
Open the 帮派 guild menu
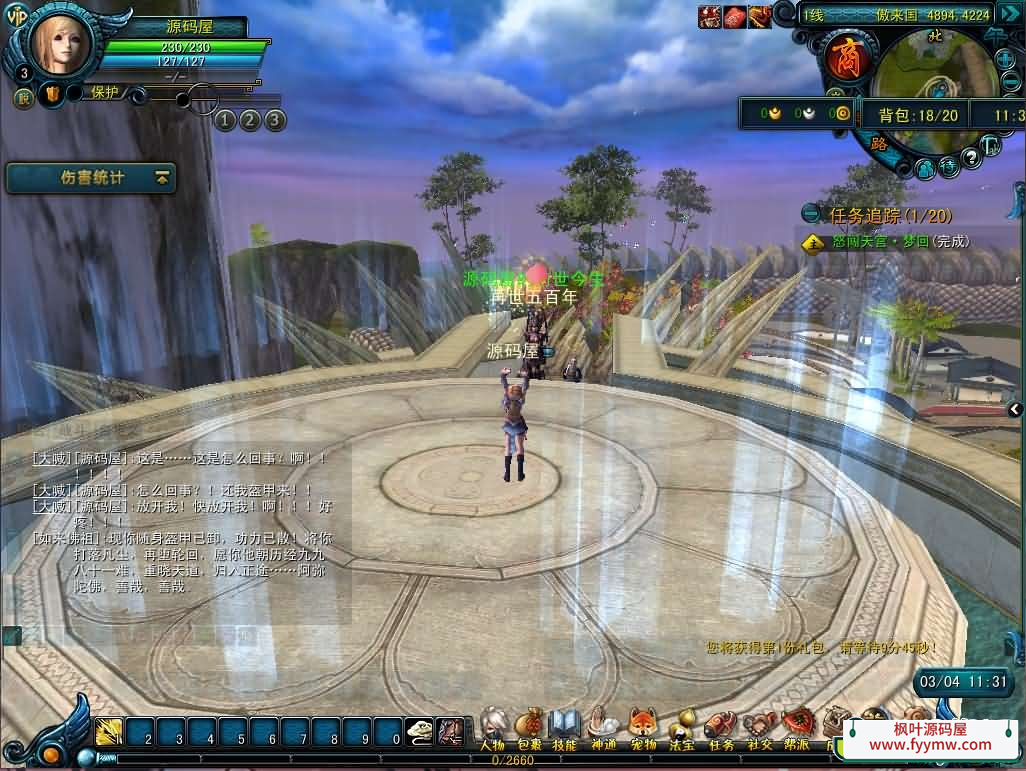(797, 725)
